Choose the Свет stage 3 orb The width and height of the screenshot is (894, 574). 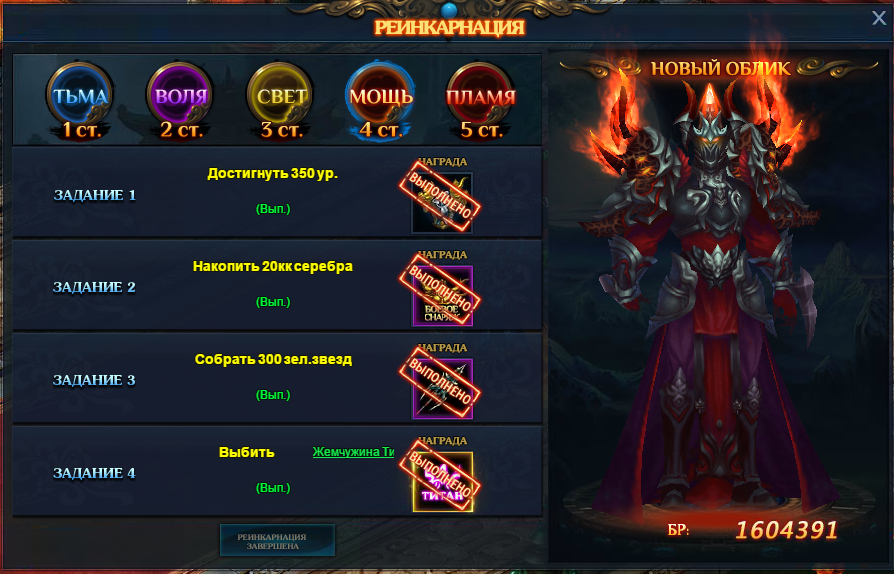click(281, 98)
